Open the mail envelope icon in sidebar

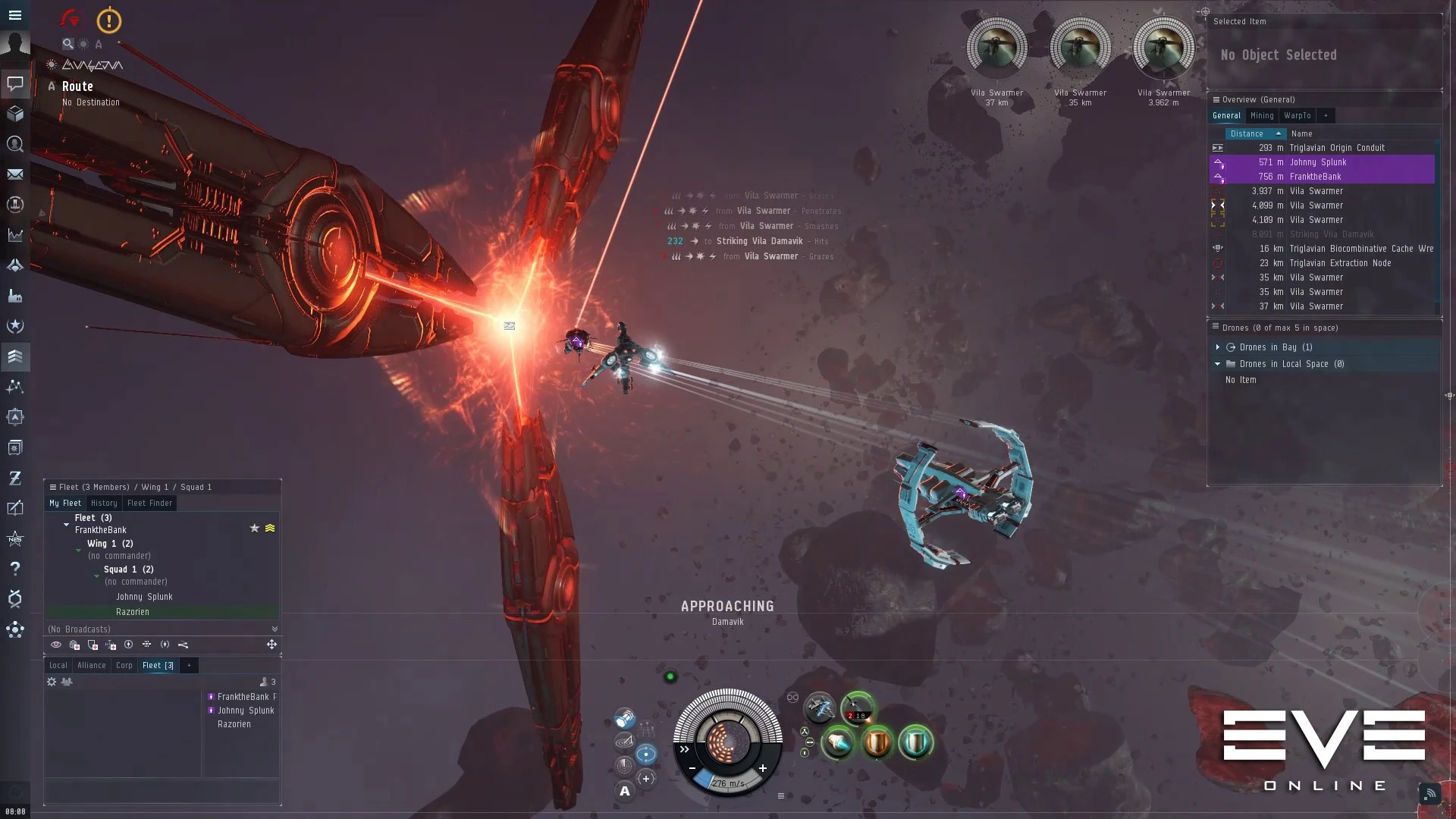14,174
